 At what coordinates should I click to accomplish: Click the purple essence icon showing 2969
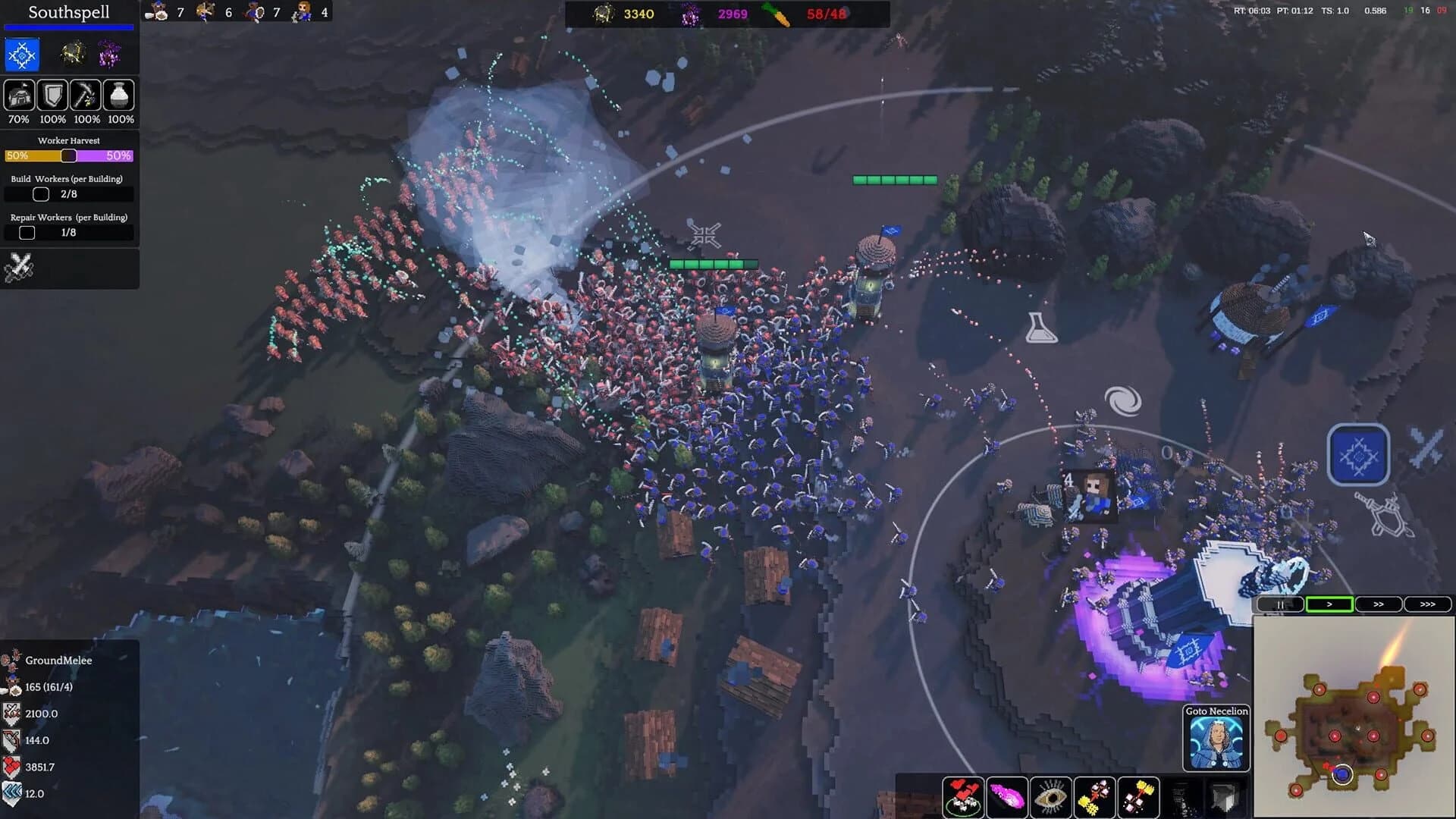691,14
